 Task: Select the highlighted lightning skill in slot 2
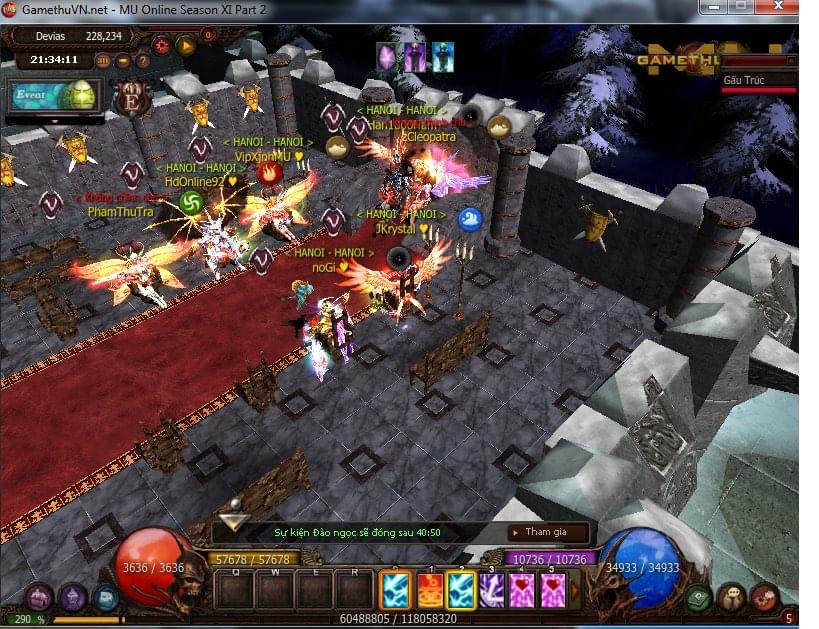tap(460, 589)
